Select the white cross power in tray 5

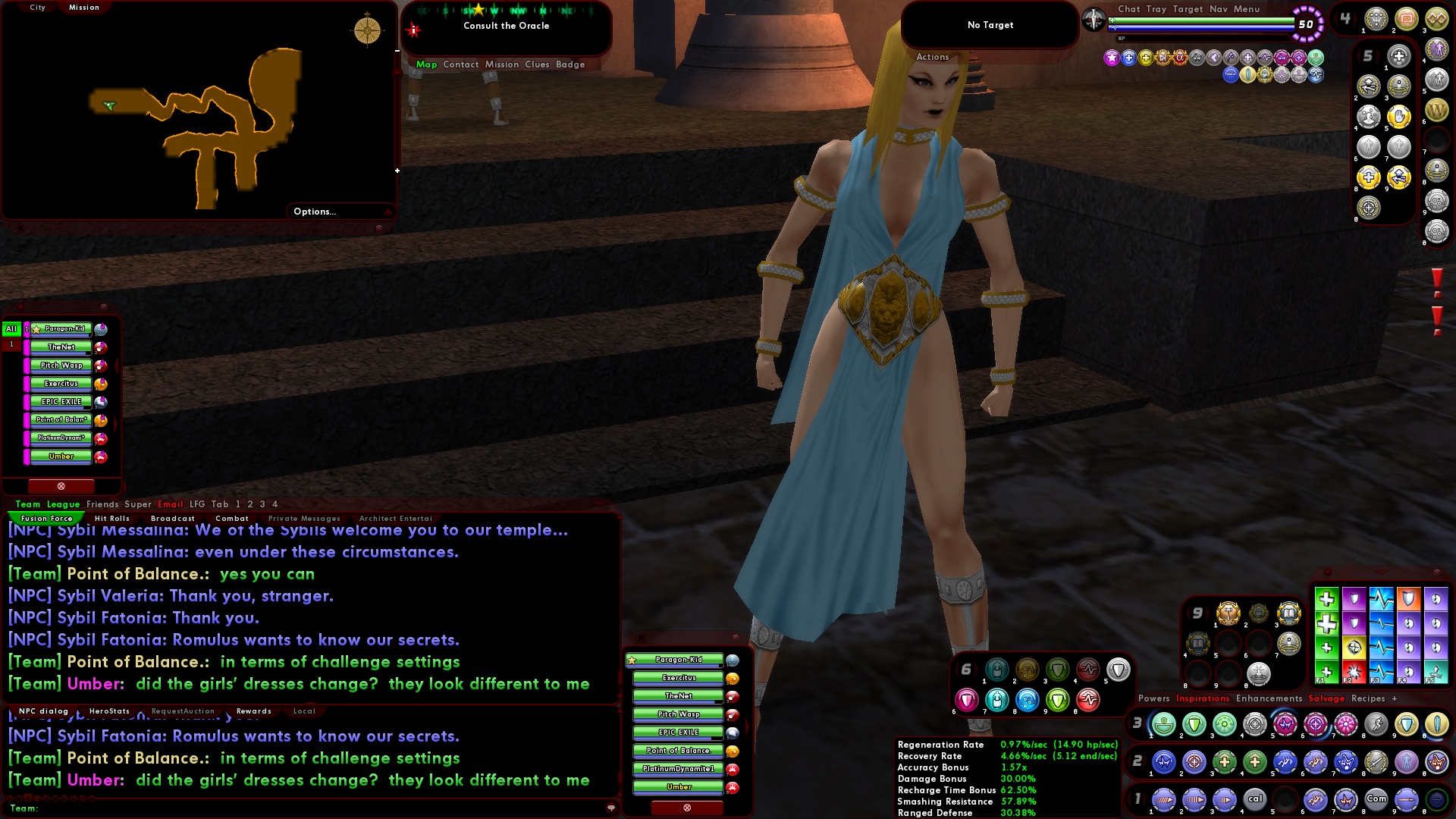(x=1398, y=56)
